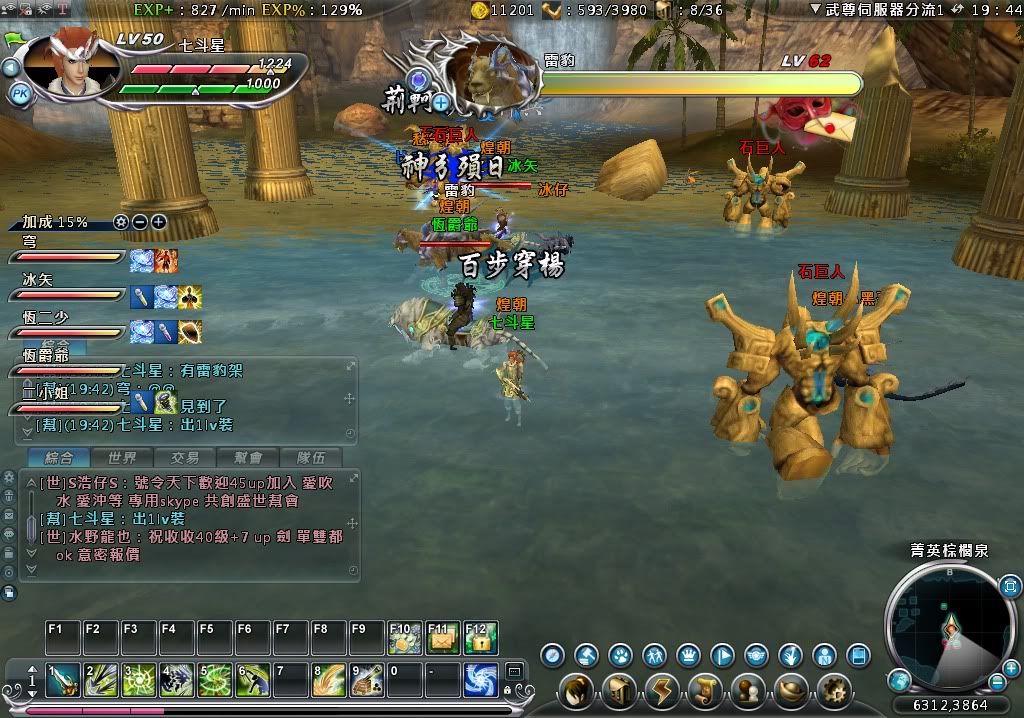Open the F11 envelope mail slot
The width and height of the screenshot is (1024, 718).
[443, 638]
